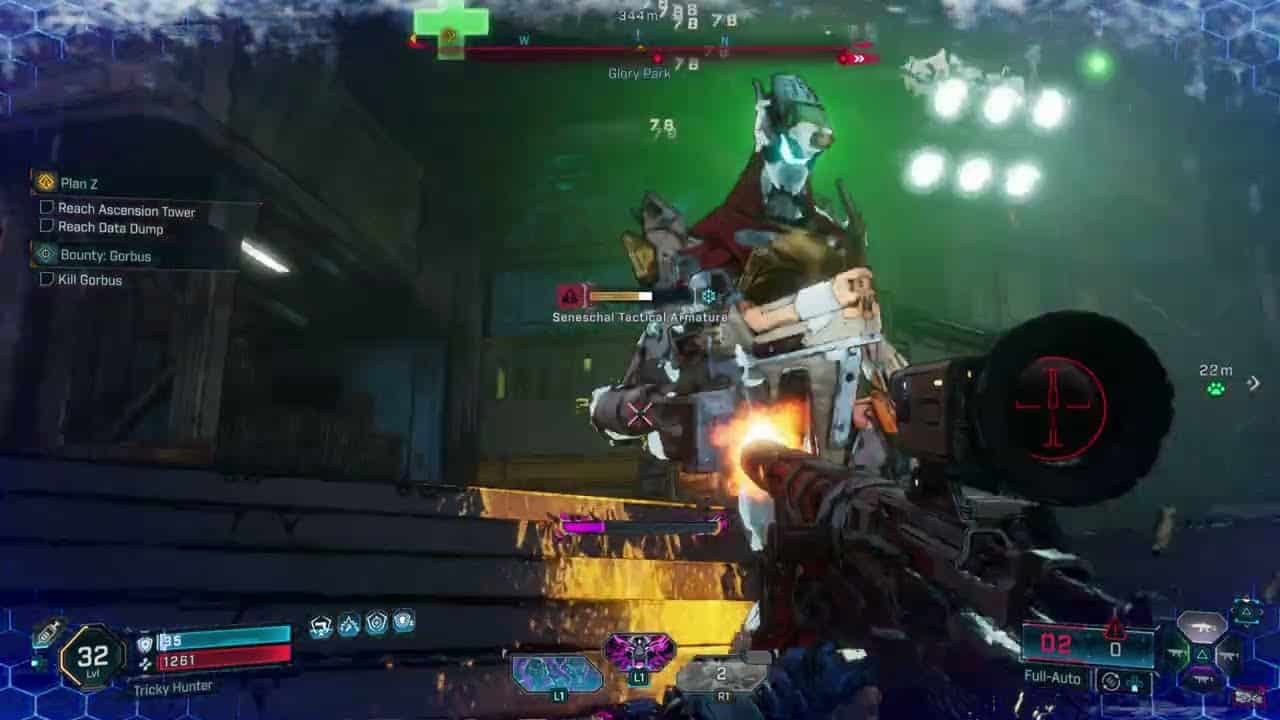Click the circular reload icon beside Full-Auto
This screenshot has width=1280, height=720.
(x=1112, y=681)
